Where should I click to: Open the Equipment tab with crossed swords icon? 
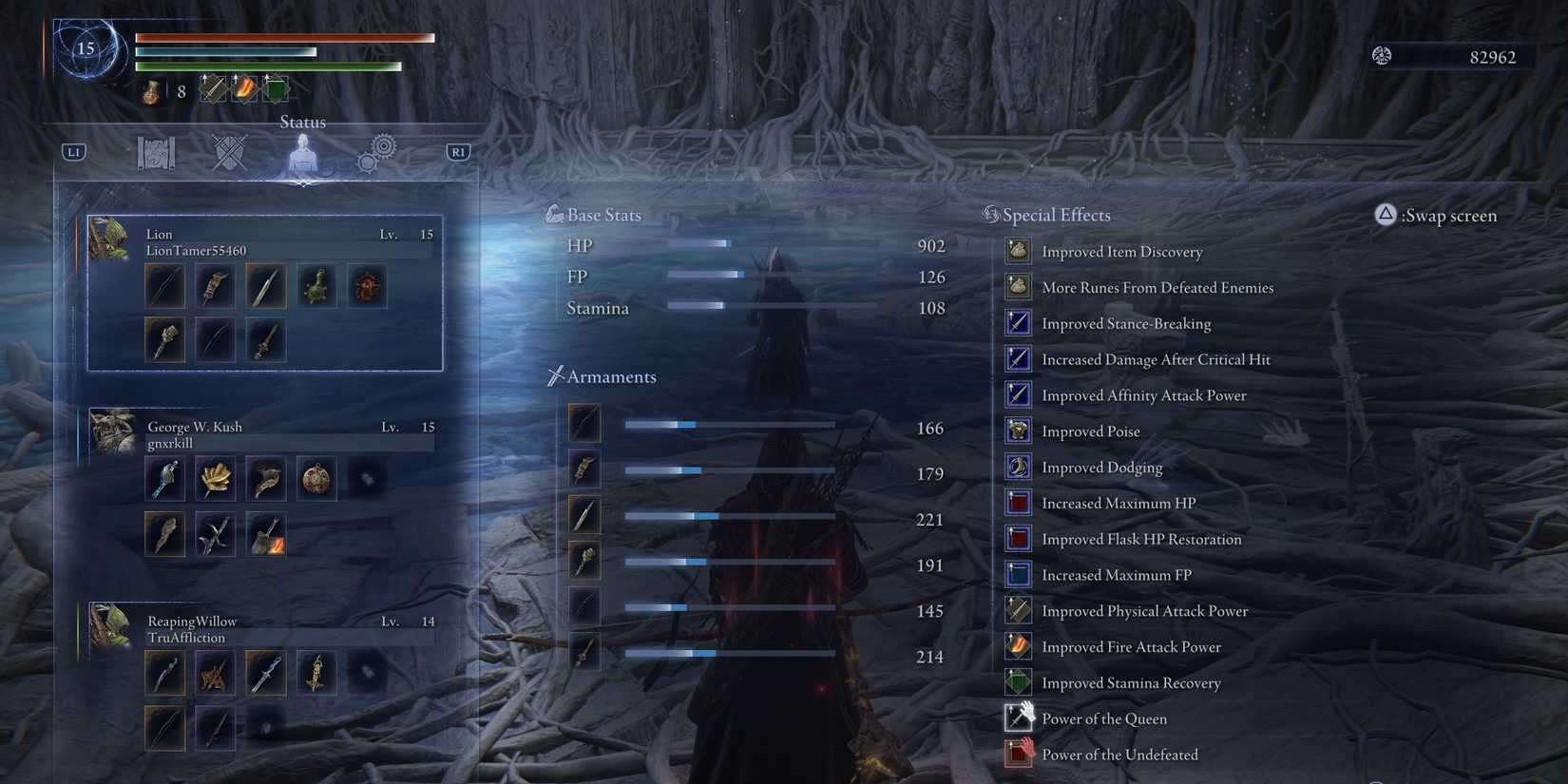[x=228, y=152]
